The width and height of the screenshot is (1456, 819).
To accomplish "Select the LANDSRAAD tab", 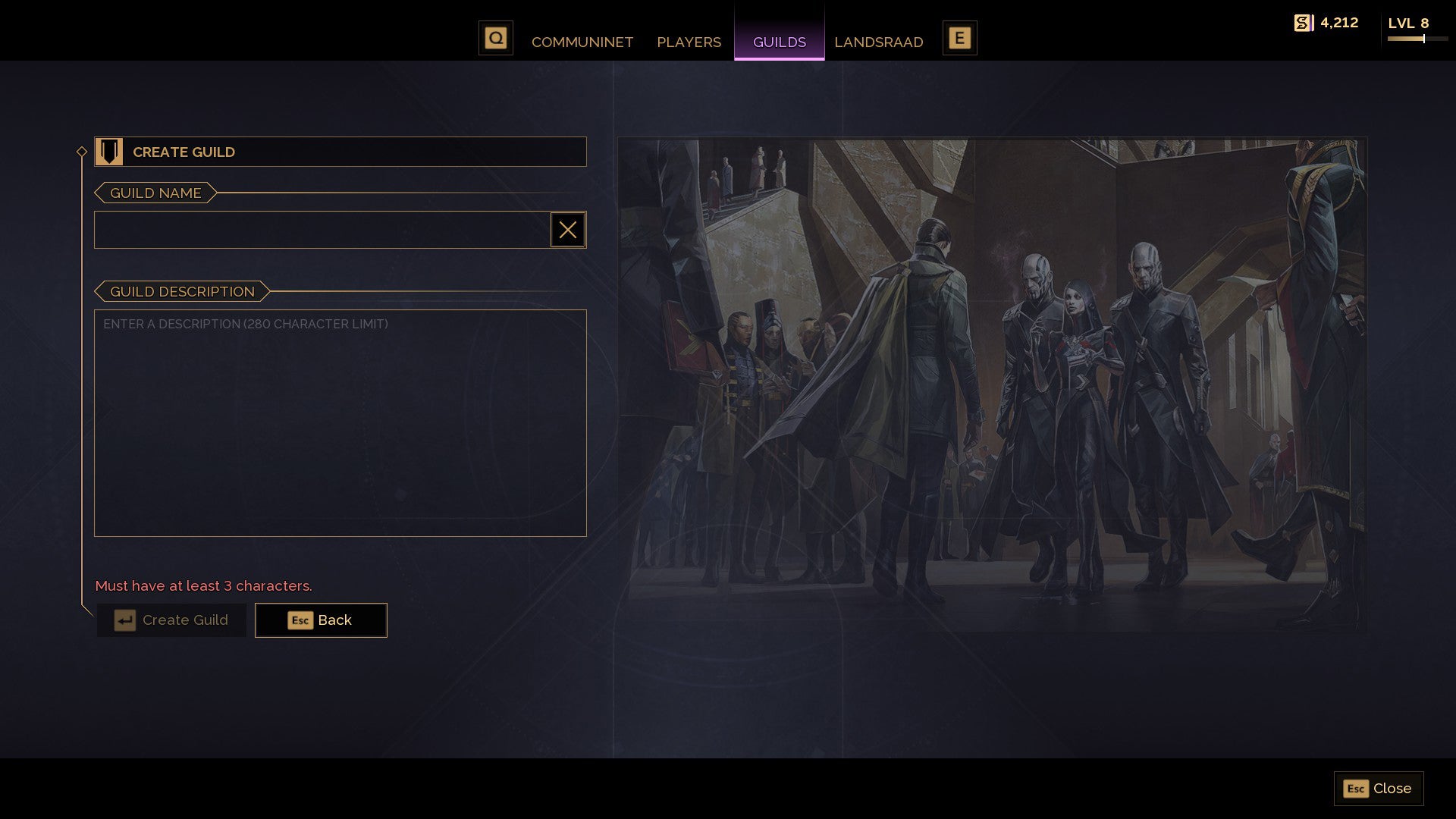I will tap(879, 42).
